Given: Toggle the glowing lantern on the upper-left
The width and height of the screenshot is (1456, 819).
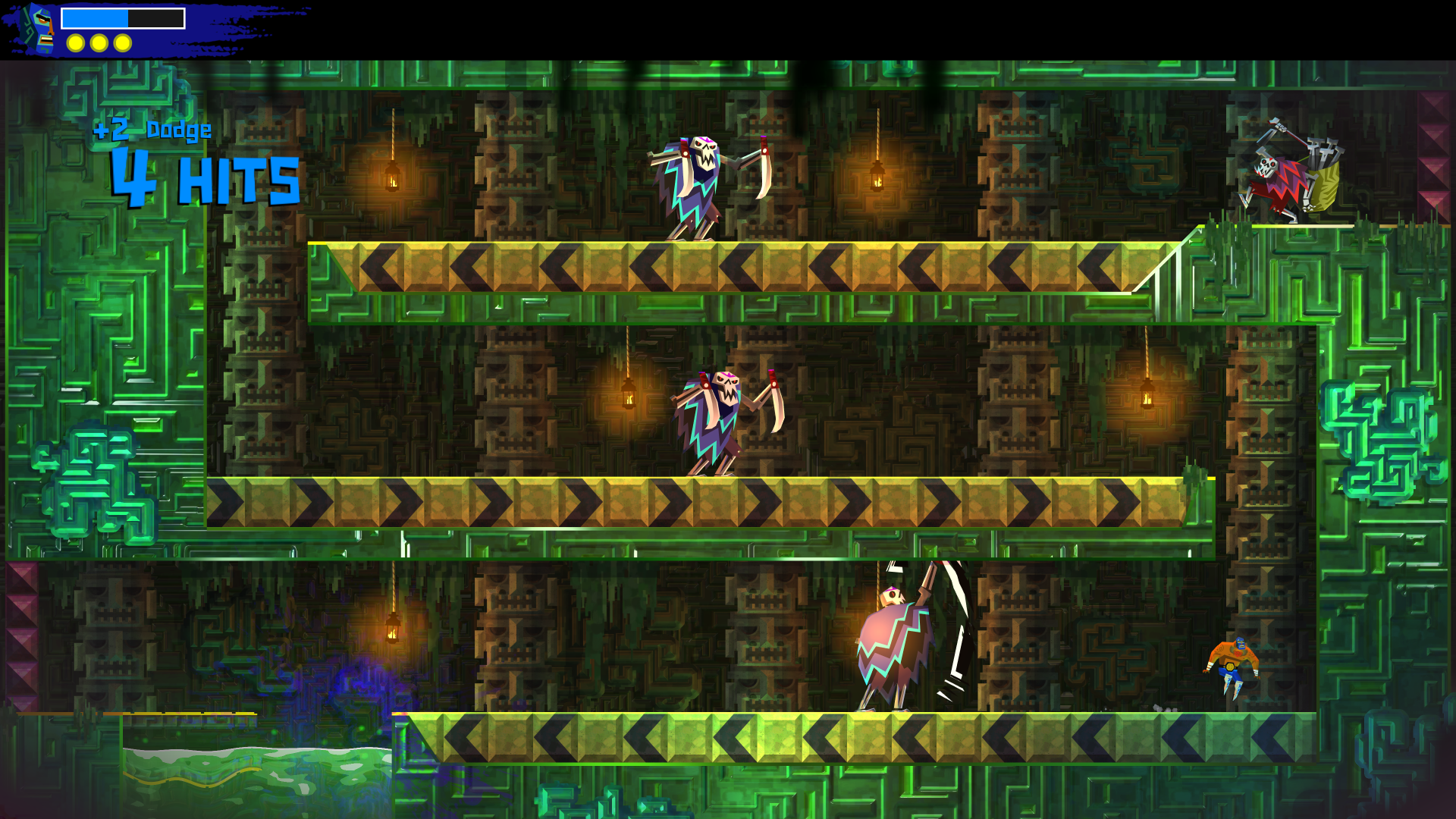Looking at the screenshot, I should tap(393, 178).
